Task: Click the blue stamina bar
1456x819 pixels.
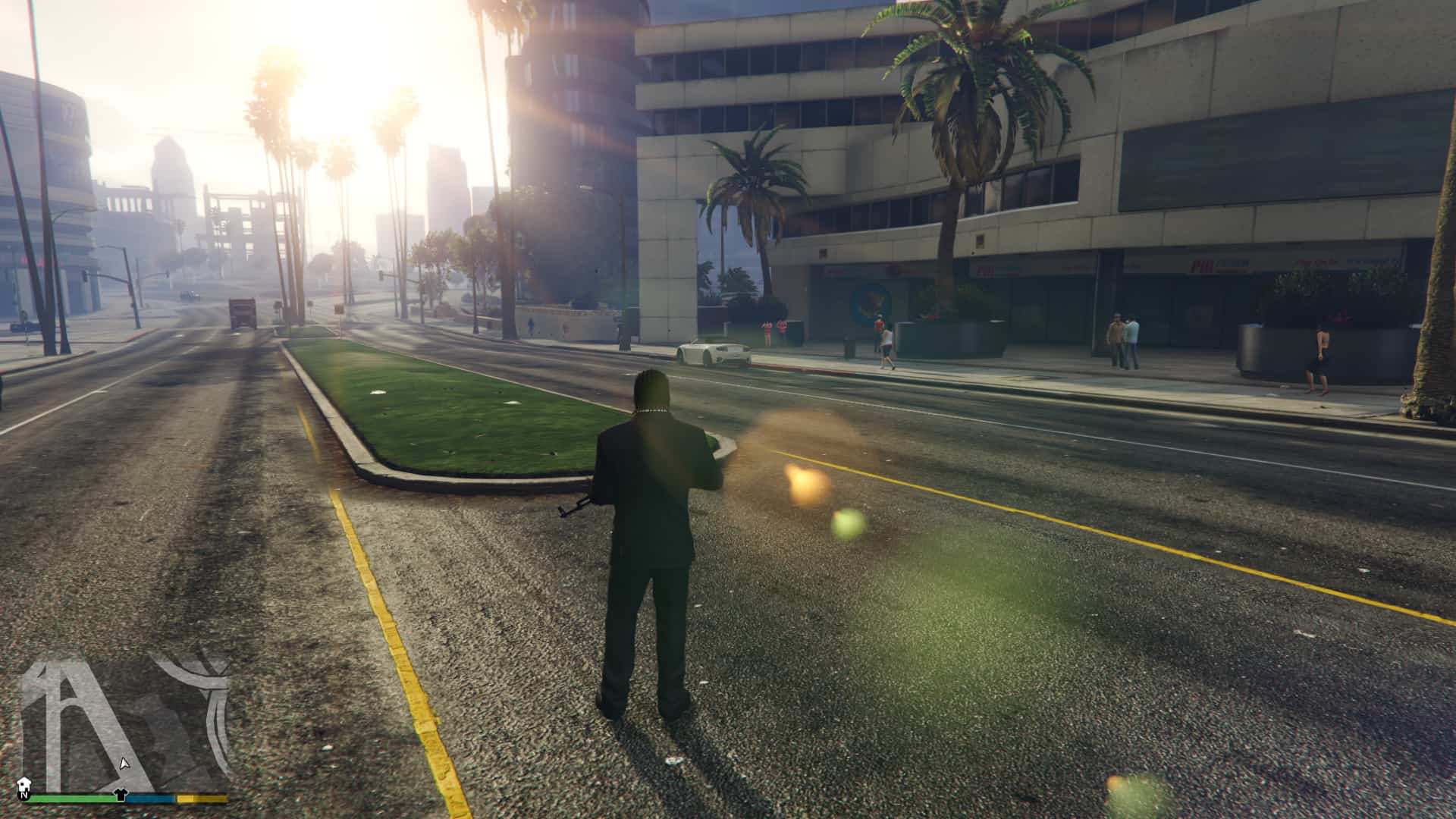Action: coord(152,799)
